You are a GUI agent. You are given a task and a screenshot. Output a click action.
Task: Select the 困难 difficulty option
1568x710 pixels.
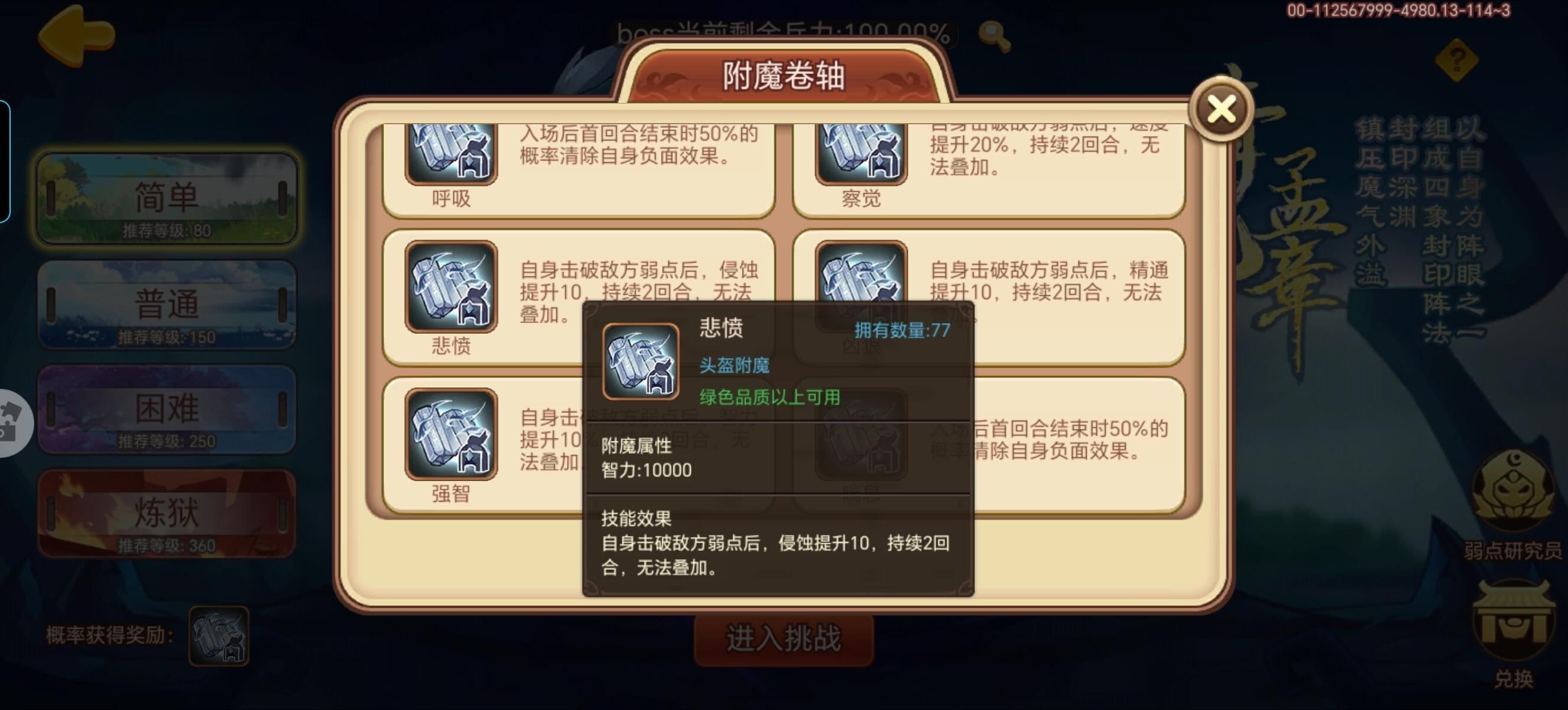167,409
